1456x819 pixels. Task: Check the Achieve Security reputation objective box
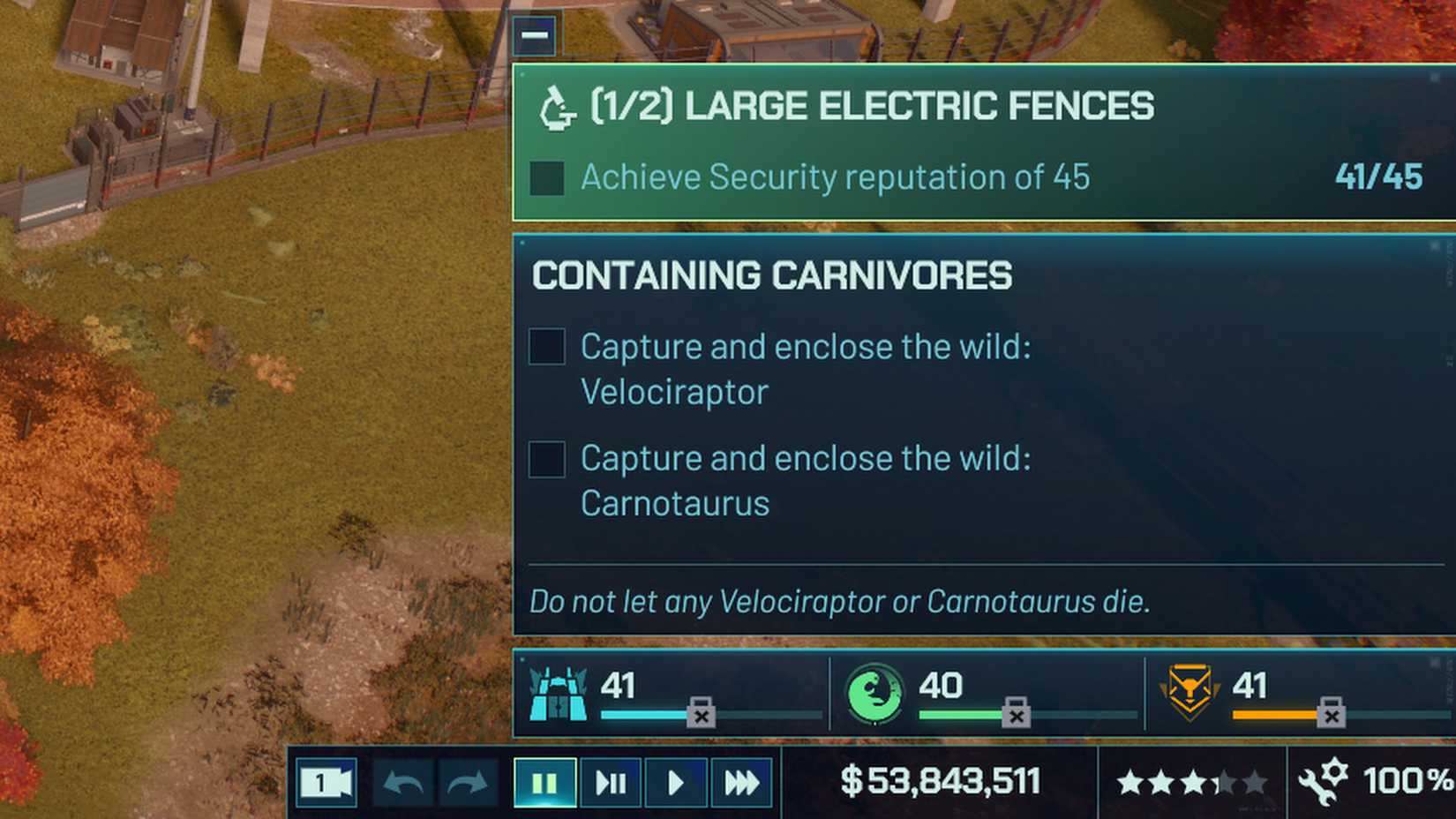tap(547, 178)
